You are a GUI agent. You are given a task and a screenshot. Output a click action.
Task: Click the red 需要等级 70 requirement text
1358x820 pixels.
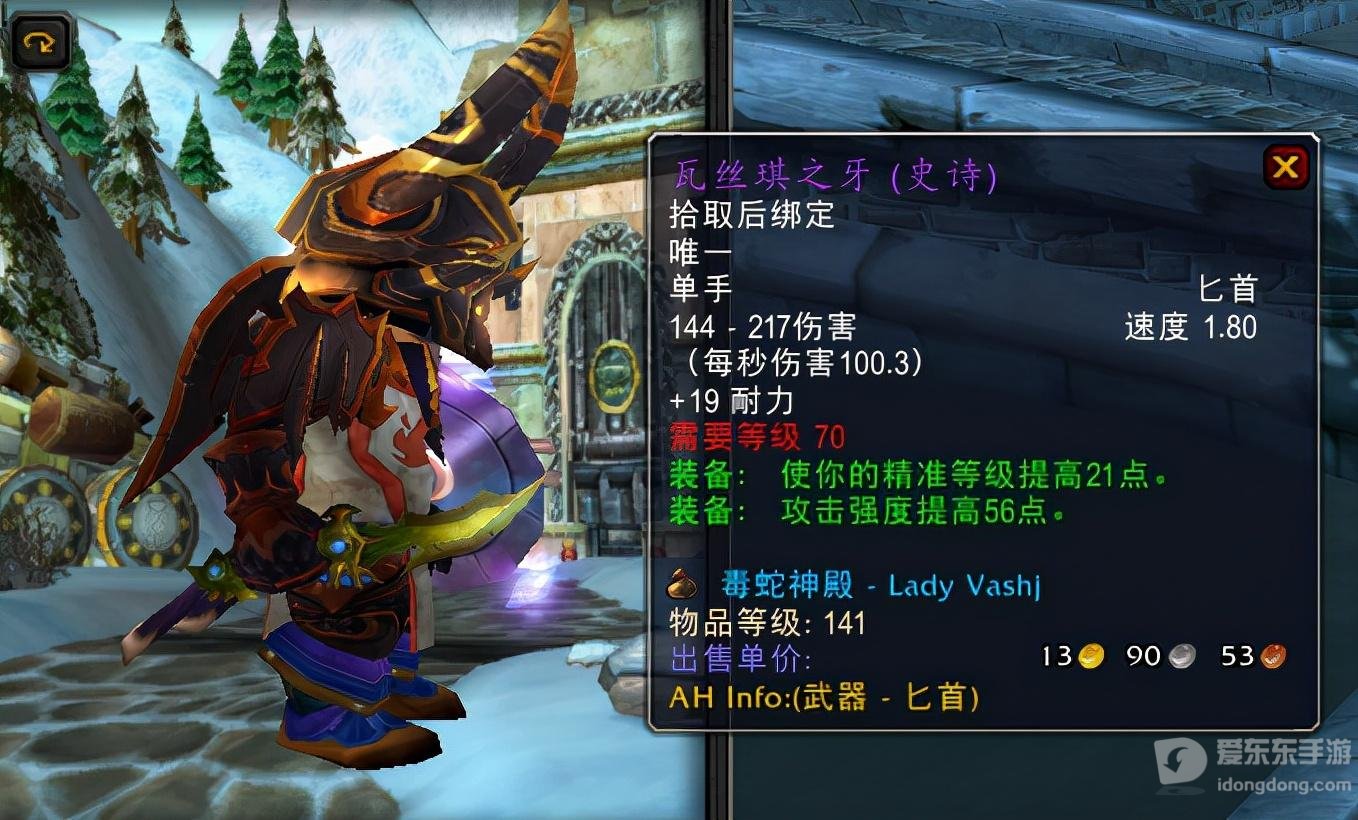tap(755, 437)
